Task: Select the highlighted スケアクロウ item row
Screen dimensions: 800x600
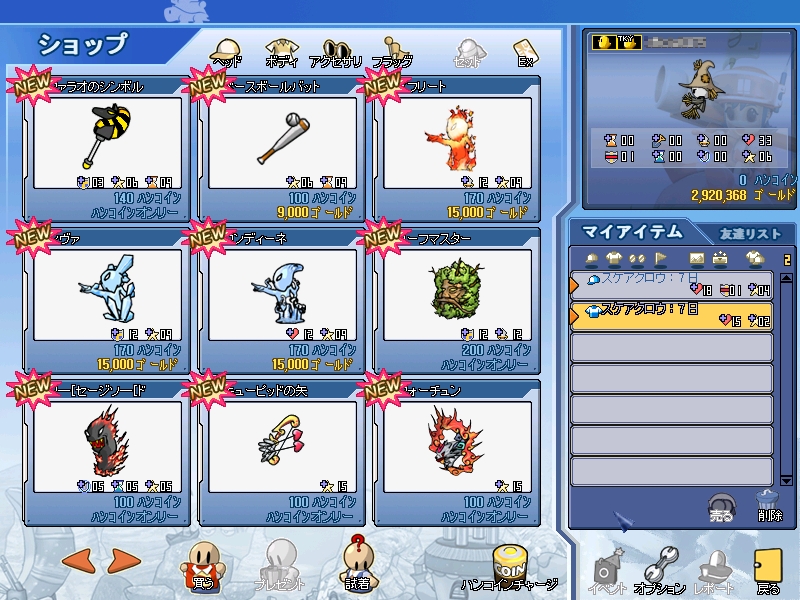Action: [670, 316]
